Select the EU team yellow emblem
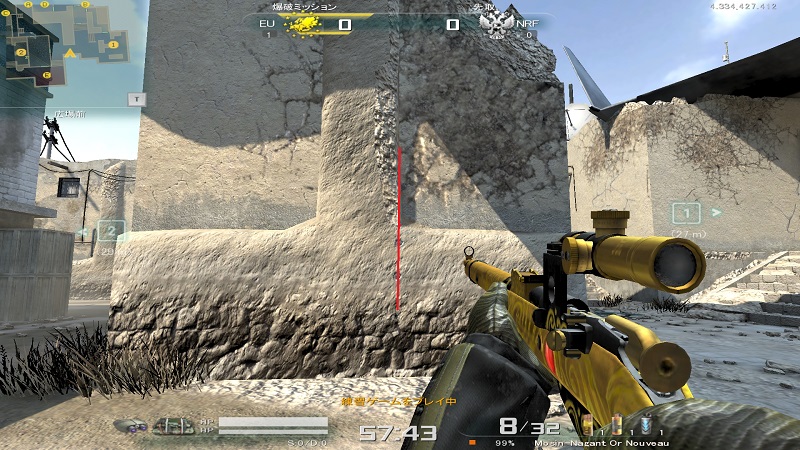800x450 pixels. (303, 24)
